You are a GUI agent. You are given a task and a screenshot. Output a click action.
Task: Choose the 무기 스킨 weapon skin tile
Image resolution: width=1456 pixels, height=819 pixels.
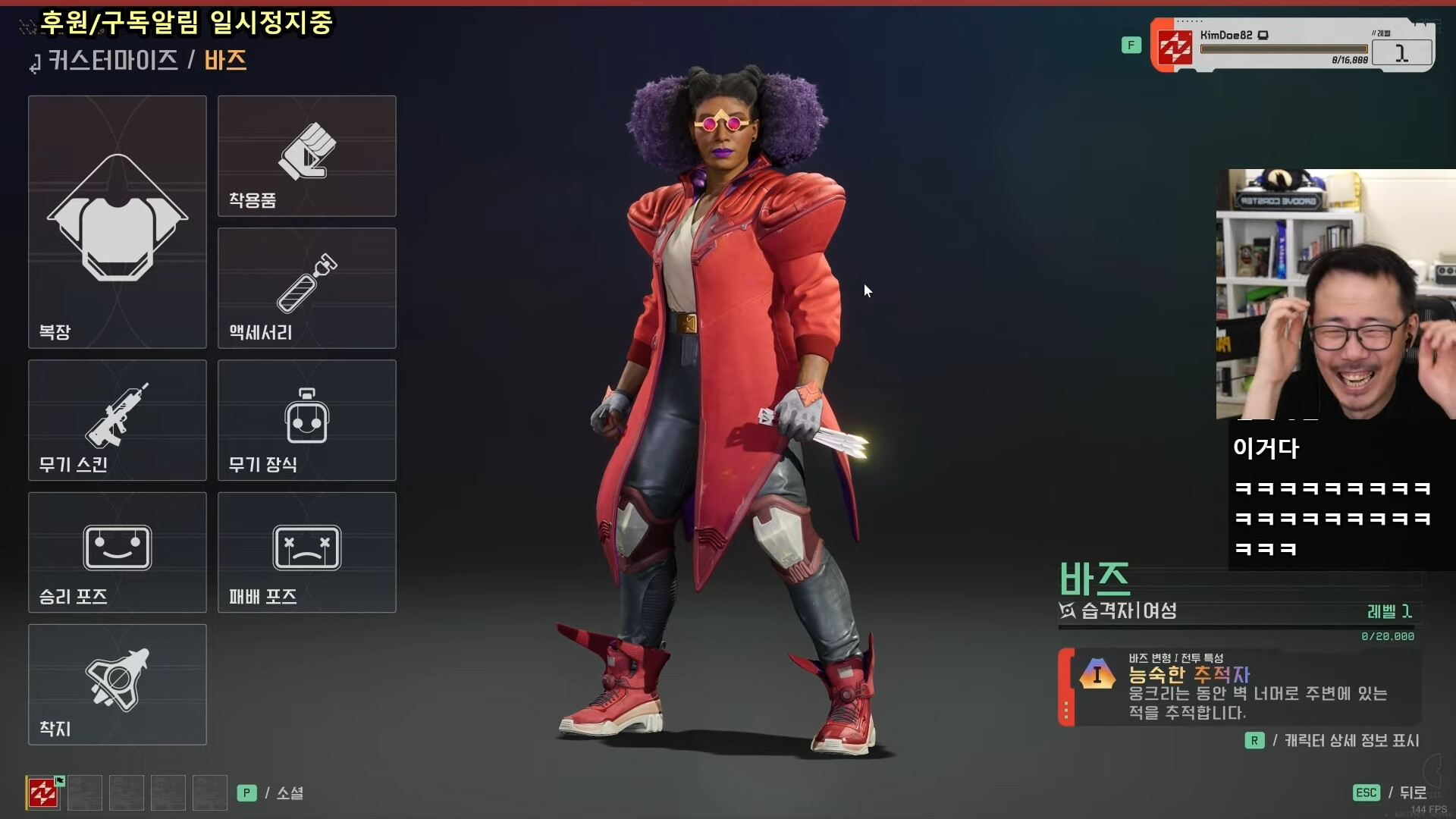click(x=118, y=420)
